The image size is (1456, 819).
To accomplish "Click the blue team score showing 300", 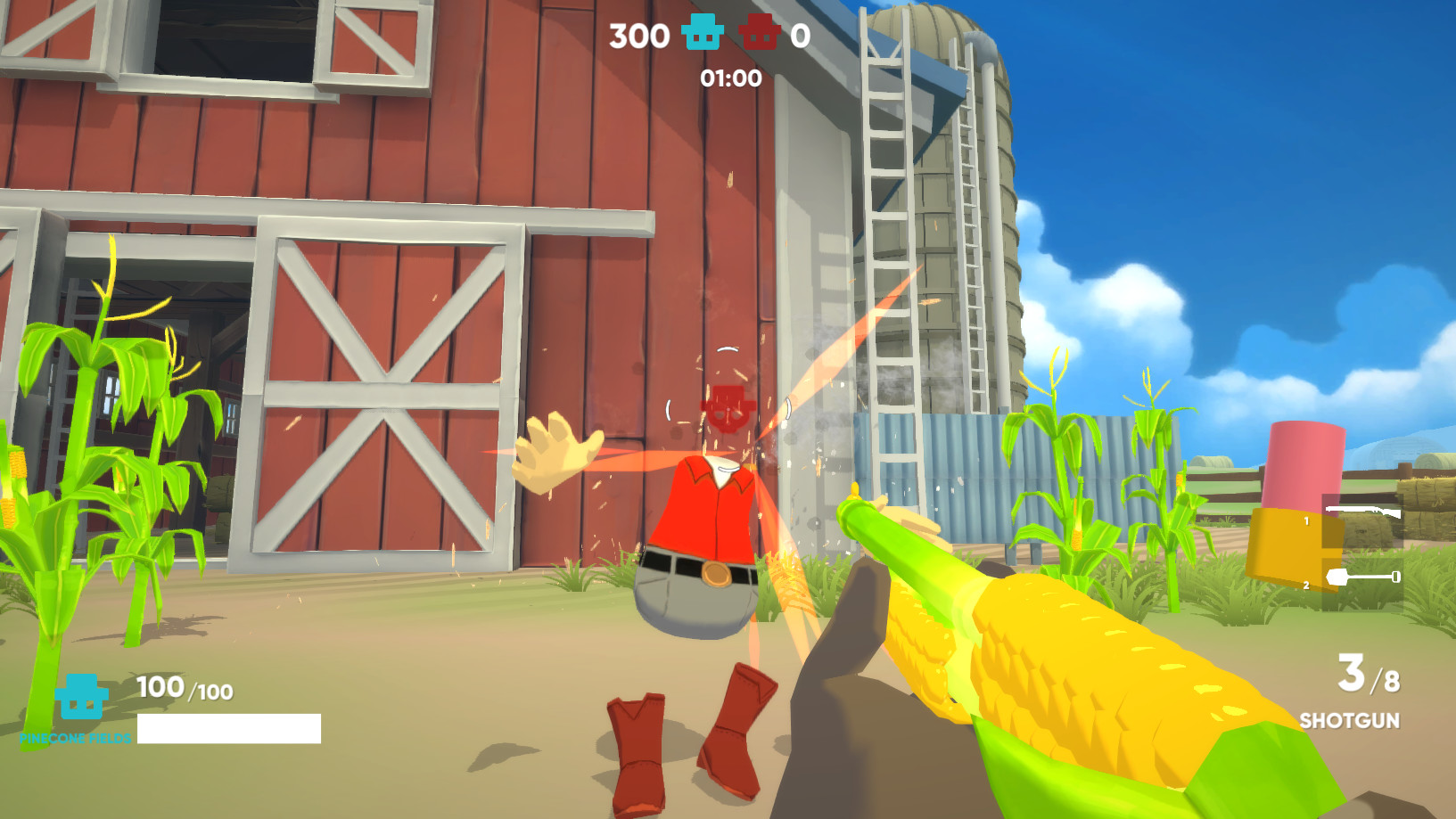I will click(x=639, y=35).
